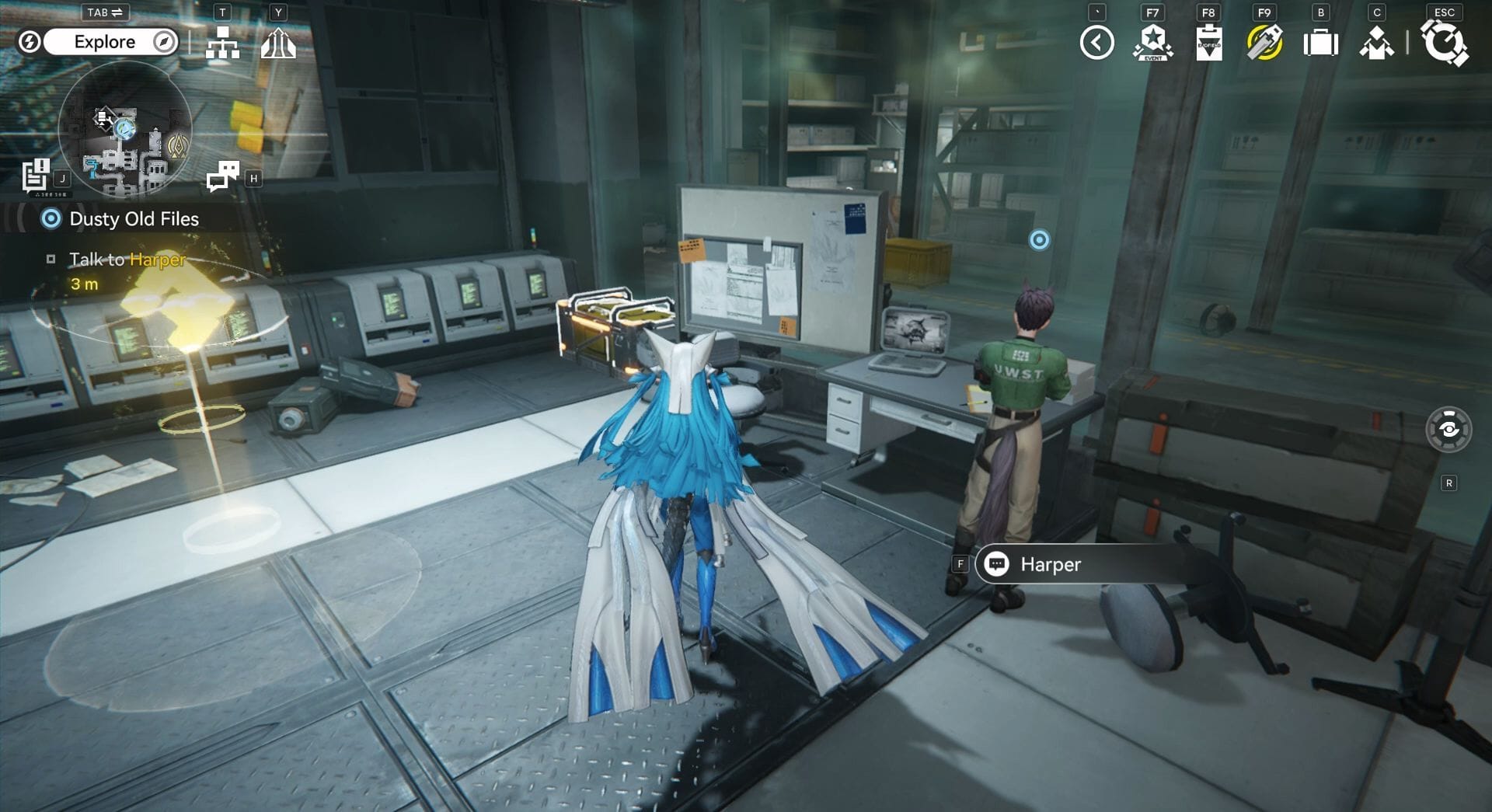
Task: Click the blue quest waypoint marker
Action: [1039, 239]
